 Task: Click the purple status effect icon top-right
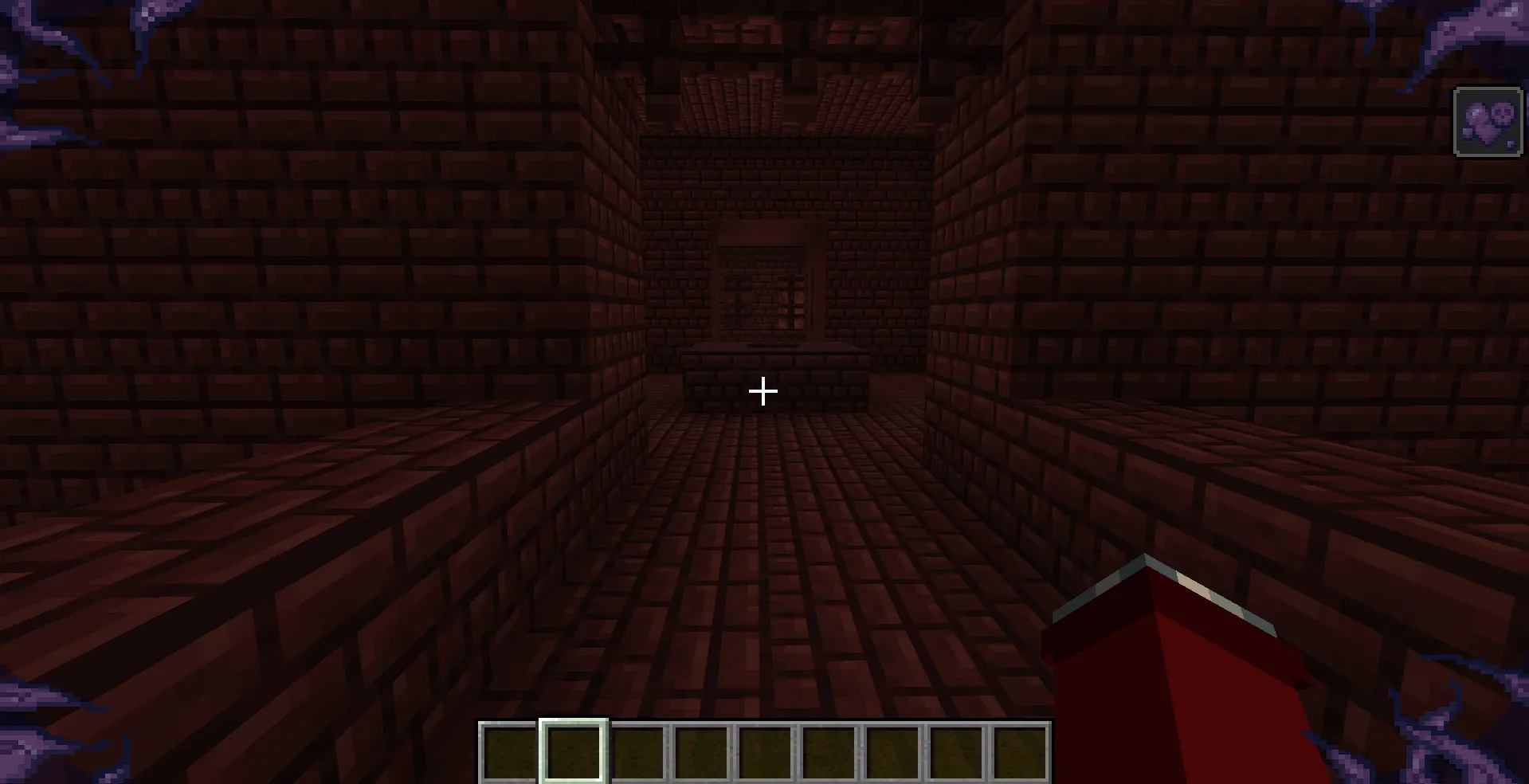pos(1487,121)
